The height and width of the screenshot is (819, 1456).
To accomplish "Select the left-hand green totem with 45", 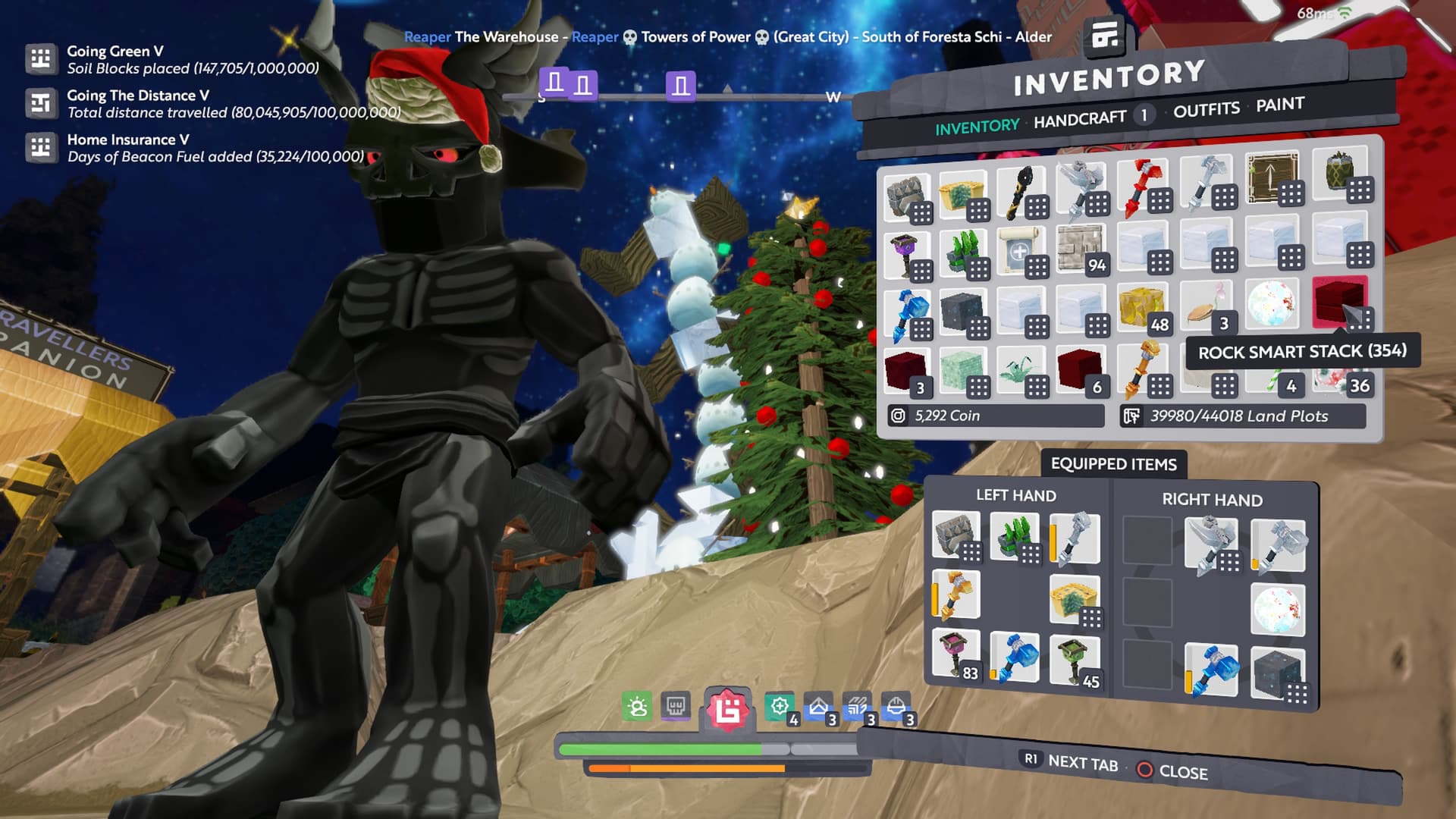I will pos(1074,660).
